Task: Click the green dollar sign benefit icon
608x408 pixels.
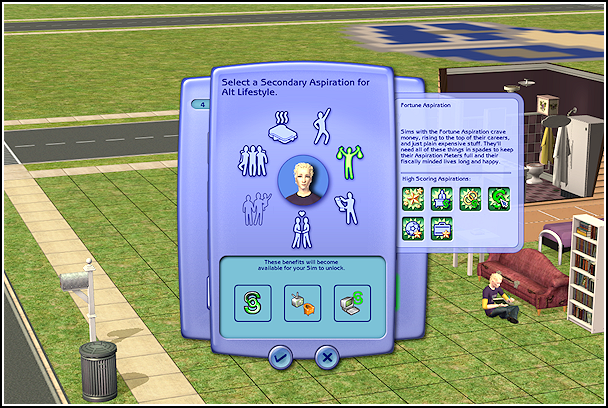Action: pyautogui.click(x=253, y=303)
